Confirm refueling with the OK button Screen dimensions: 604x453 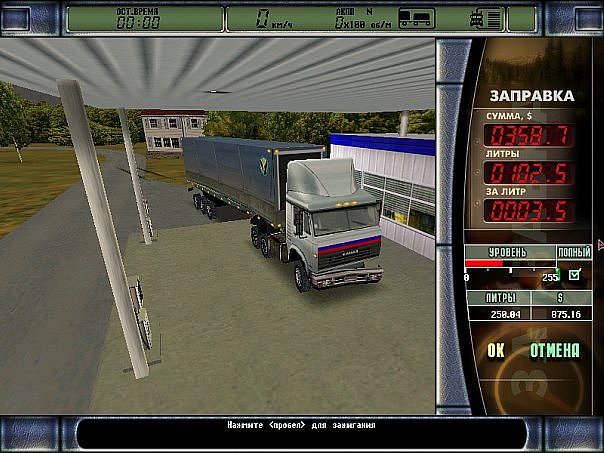tap(495, 351)
